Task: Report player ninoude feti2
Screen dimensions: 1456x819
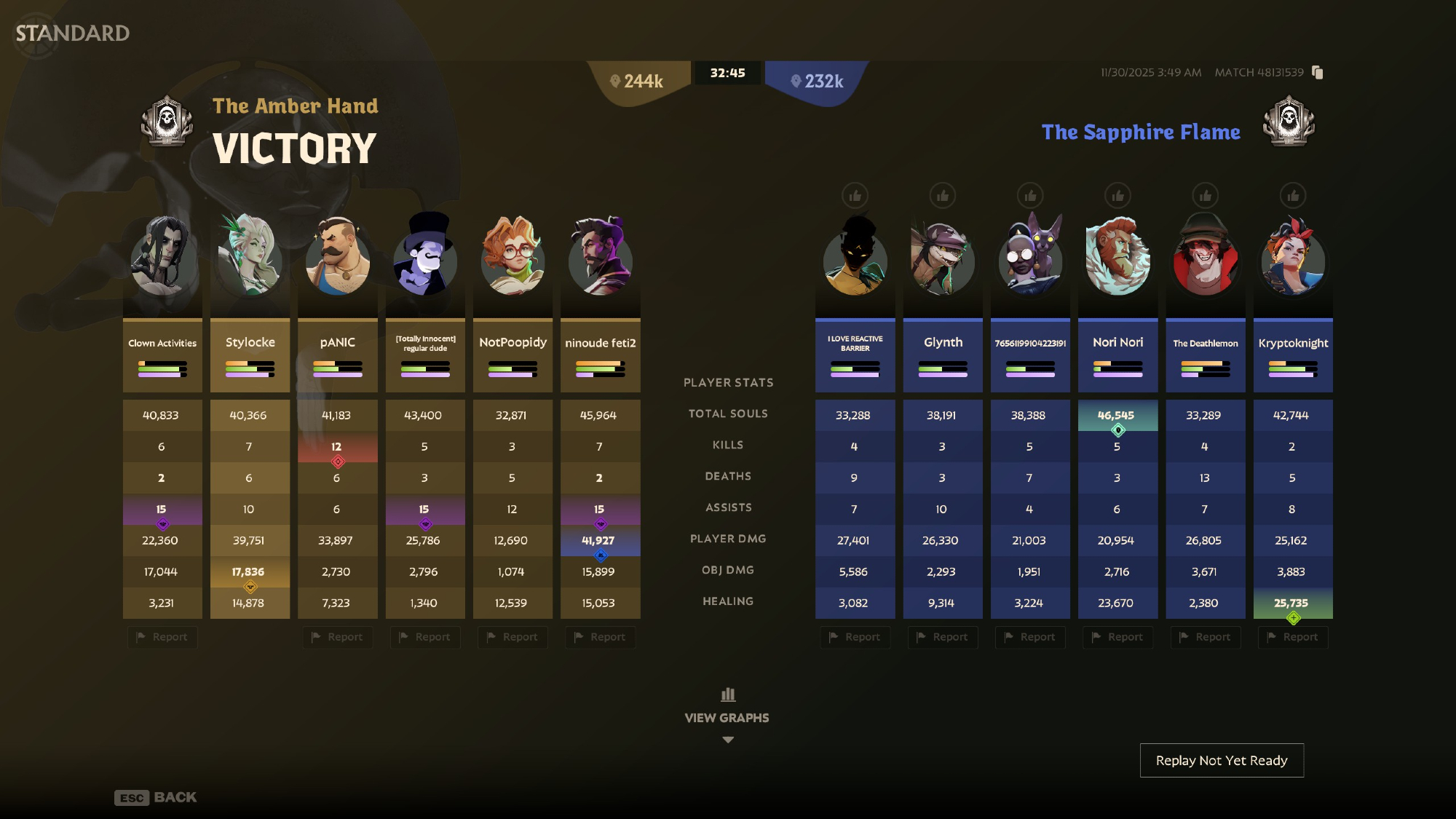Action: (600, 637)
